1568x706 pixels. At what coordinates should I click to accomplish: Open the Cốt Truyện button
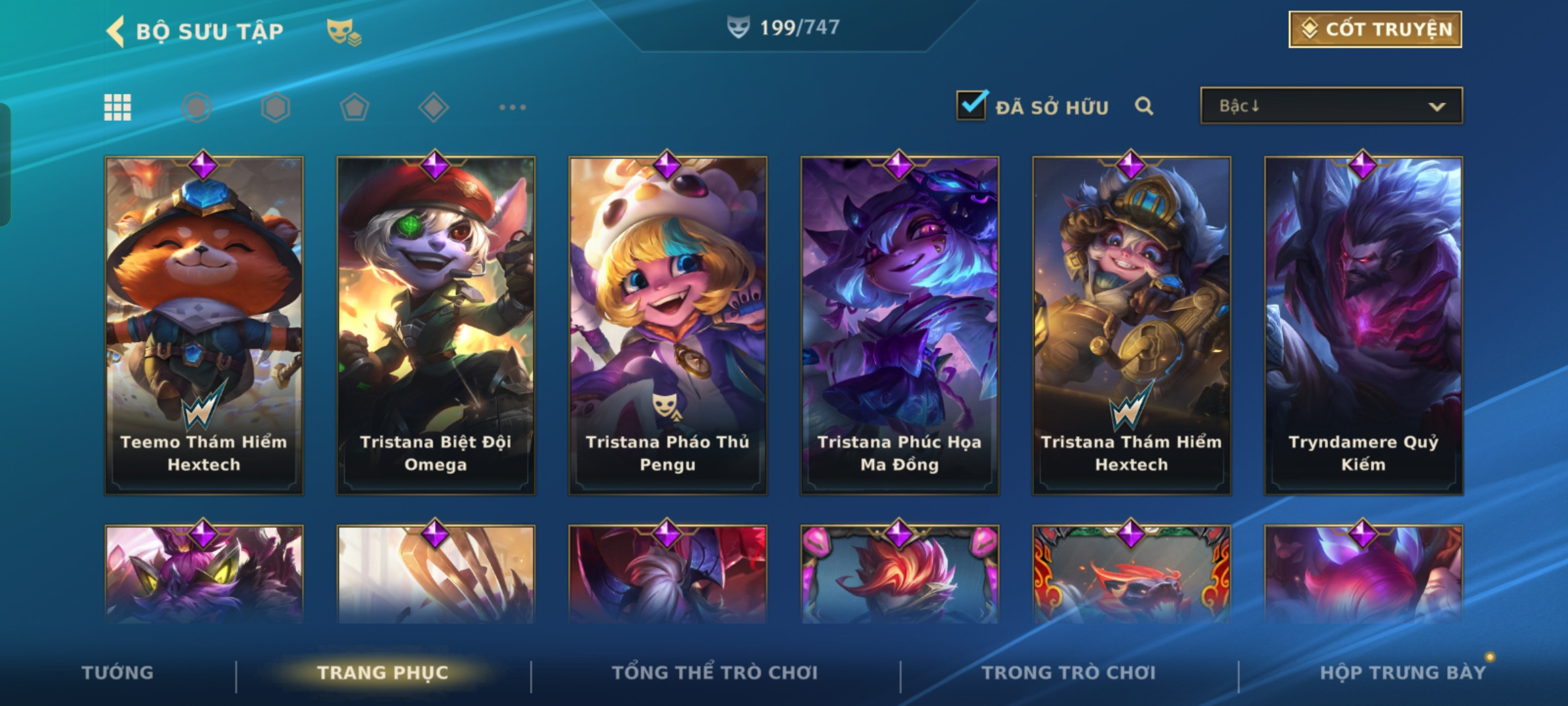(x=1375, y=29)
